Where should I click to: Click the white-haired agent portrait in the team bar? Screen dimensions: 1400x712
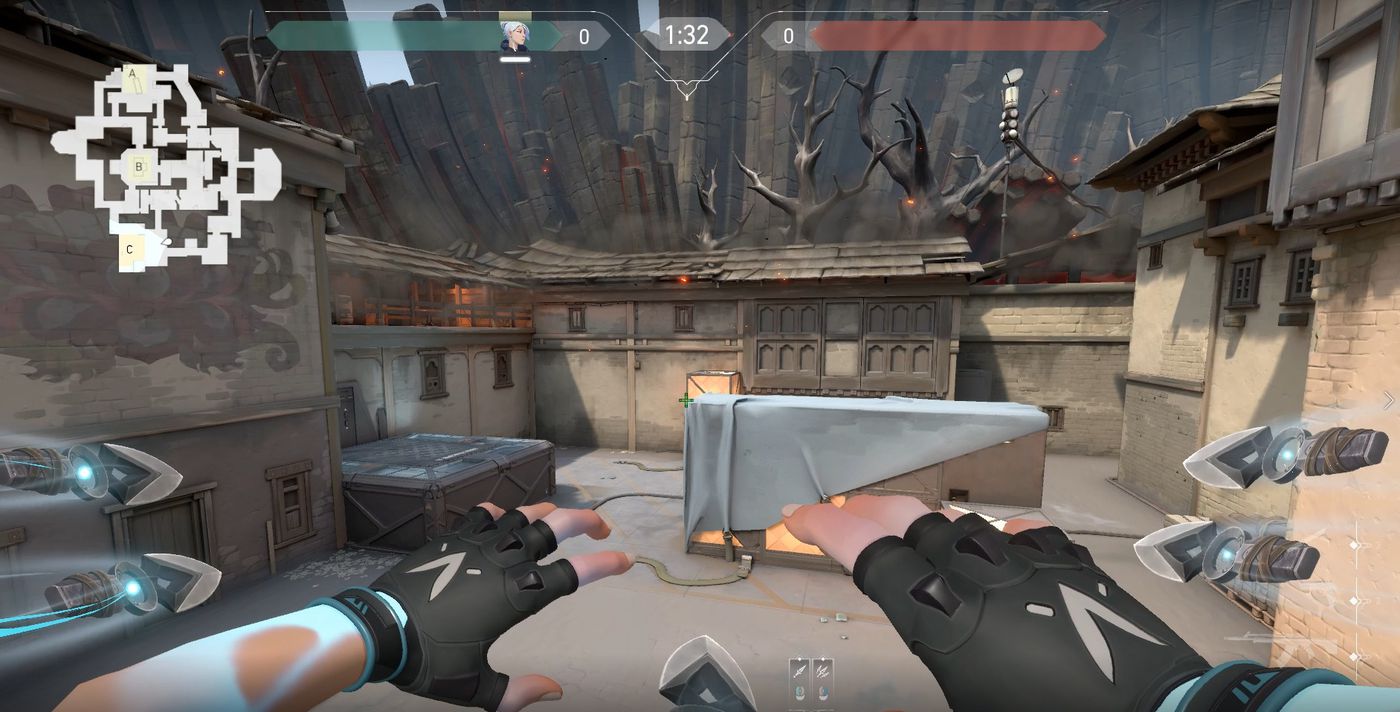coord(515,36)
